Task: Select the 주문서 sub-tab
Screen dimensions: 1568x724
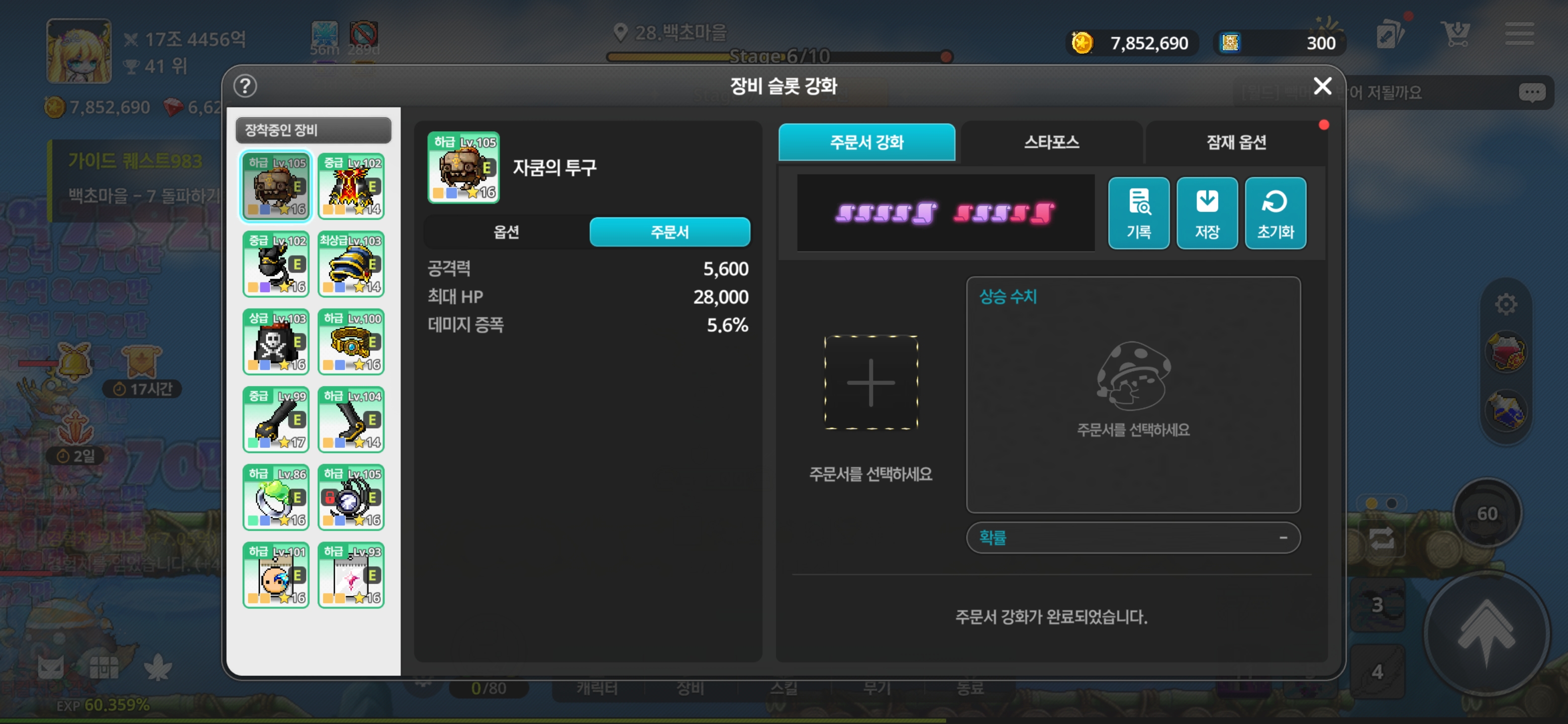Action: pos(669,231)
